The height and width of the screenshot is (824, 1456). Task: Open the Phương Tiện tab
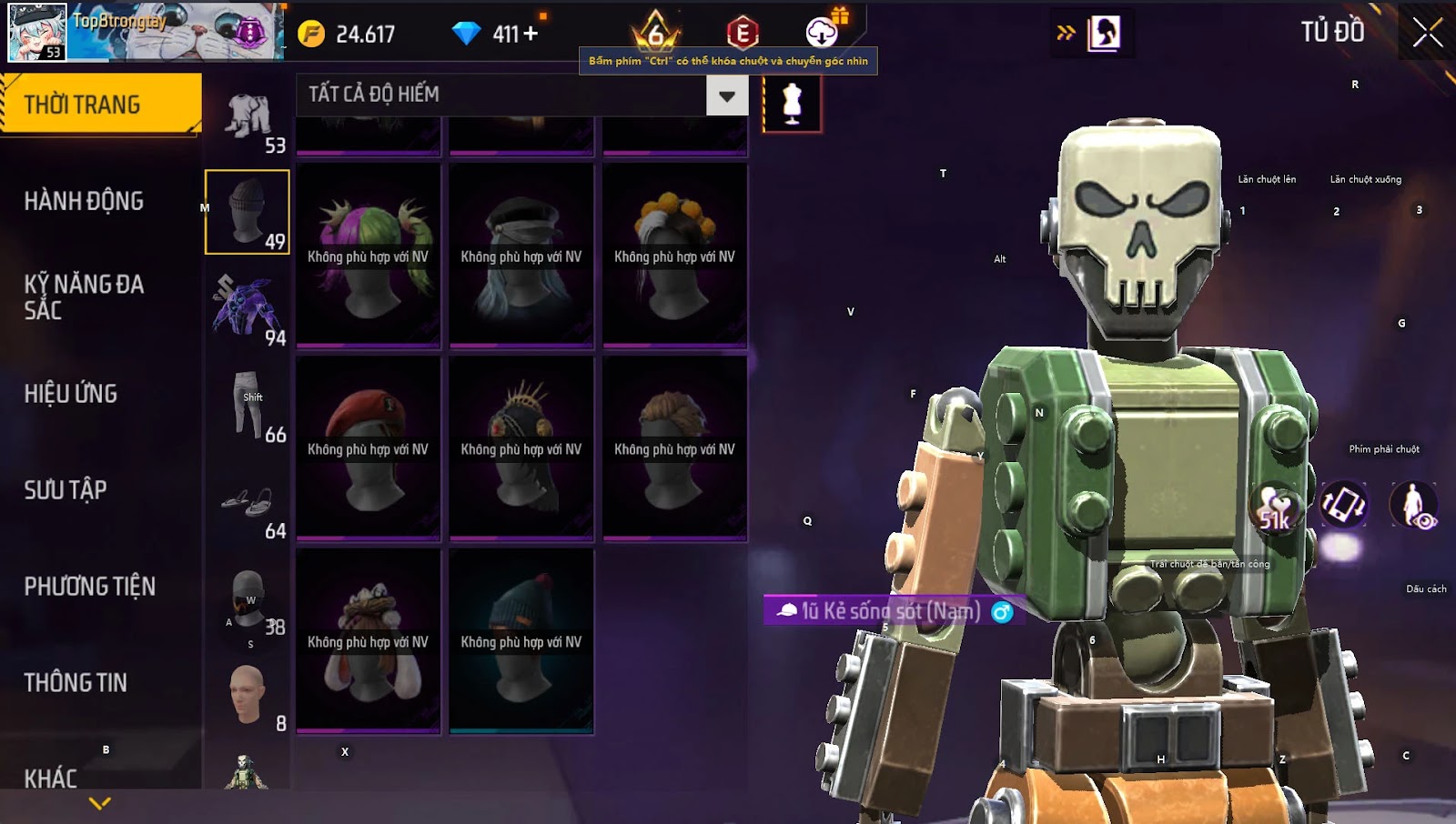coord(89,587)
